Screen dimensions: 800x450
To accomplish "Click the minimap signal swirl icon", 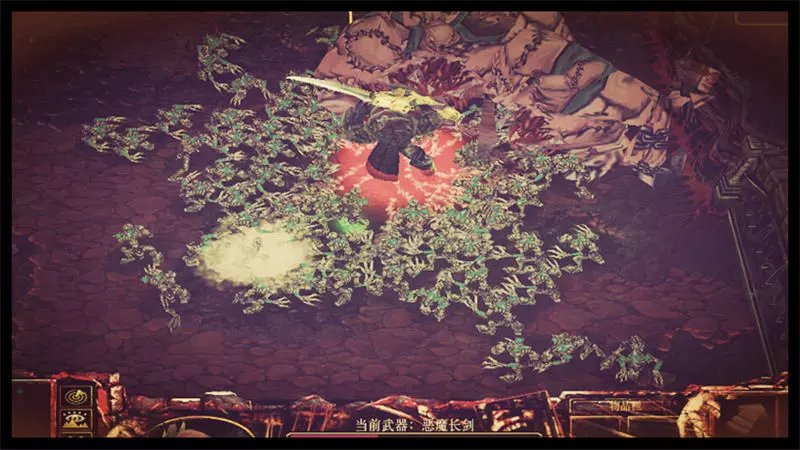I will 75,396.
